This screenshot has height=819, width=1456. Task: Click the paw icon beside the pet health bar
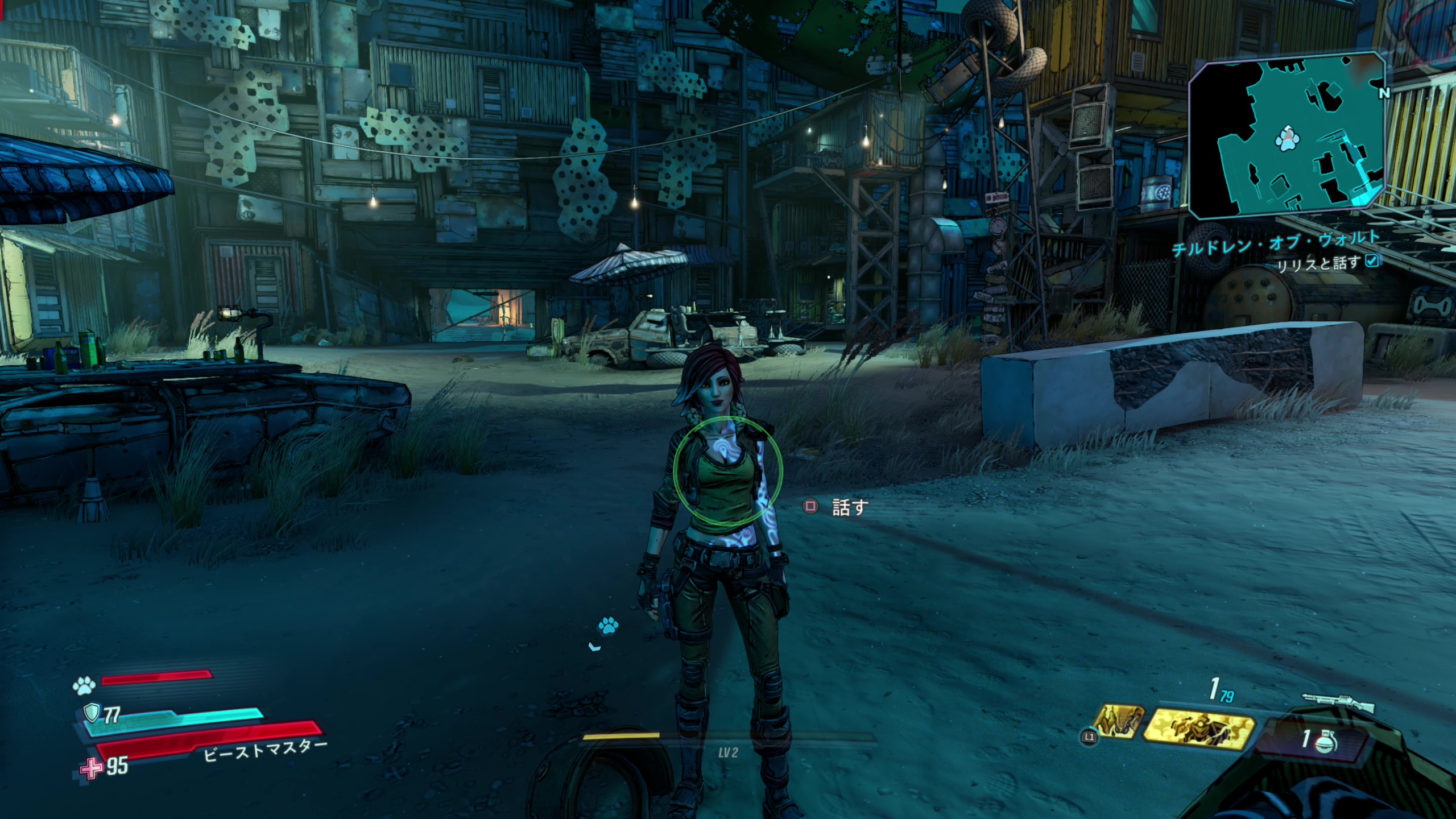tap(84, 686)
